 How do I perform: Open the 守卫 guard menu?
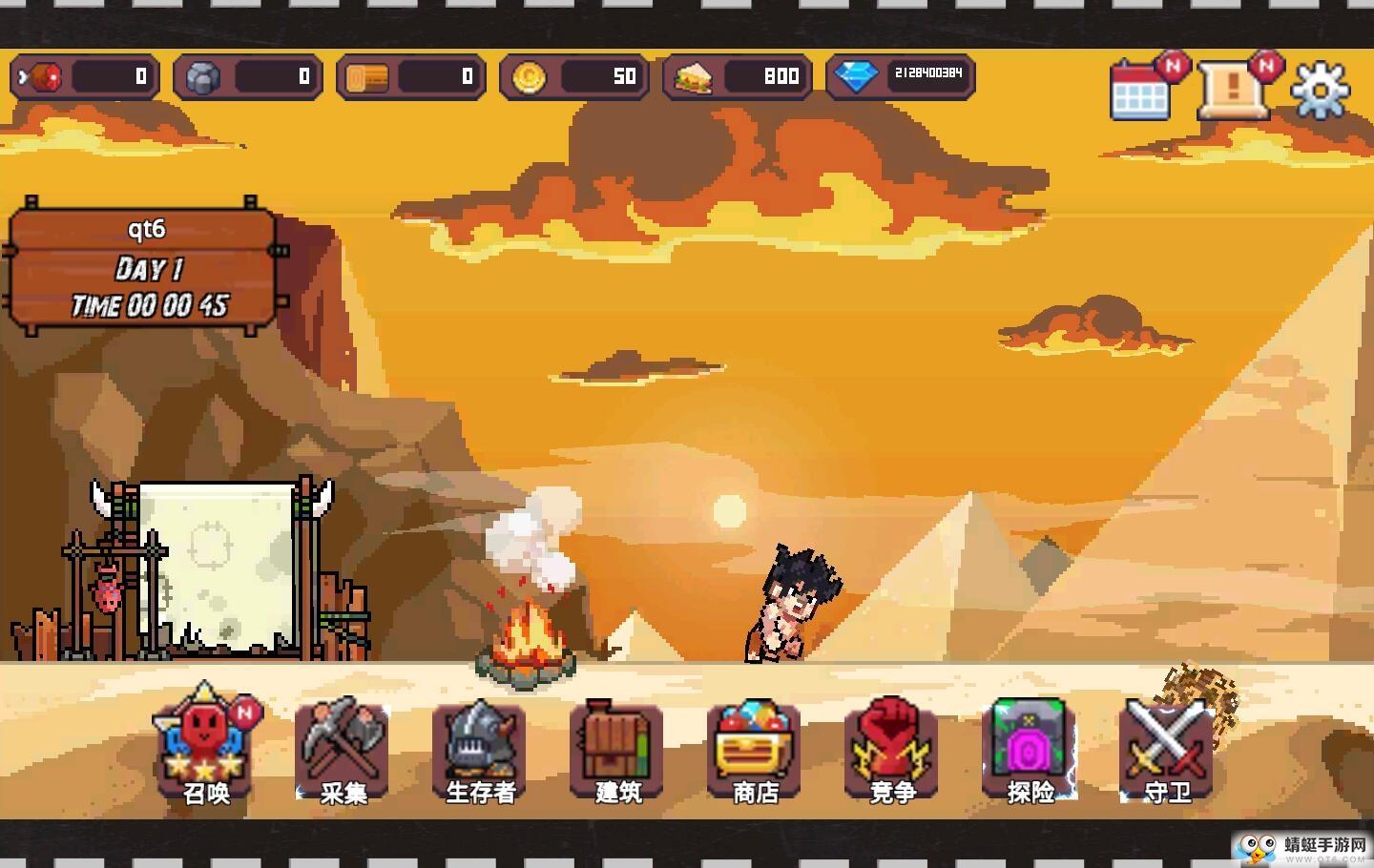(x=1167, y=750)
